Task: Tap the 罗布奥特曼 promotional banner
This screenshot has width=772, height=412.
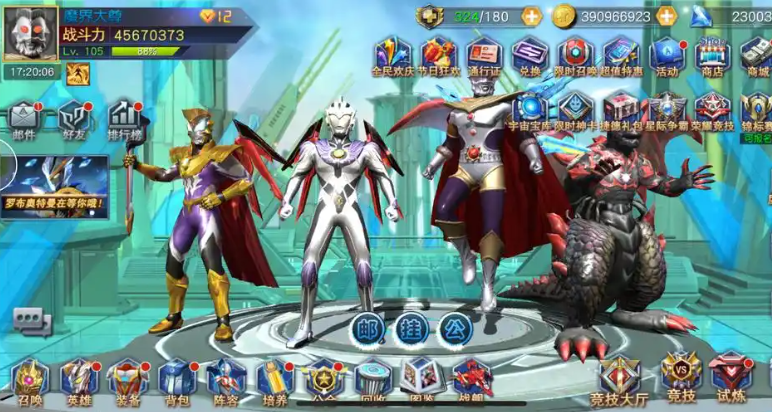Action: click(54, 187)
